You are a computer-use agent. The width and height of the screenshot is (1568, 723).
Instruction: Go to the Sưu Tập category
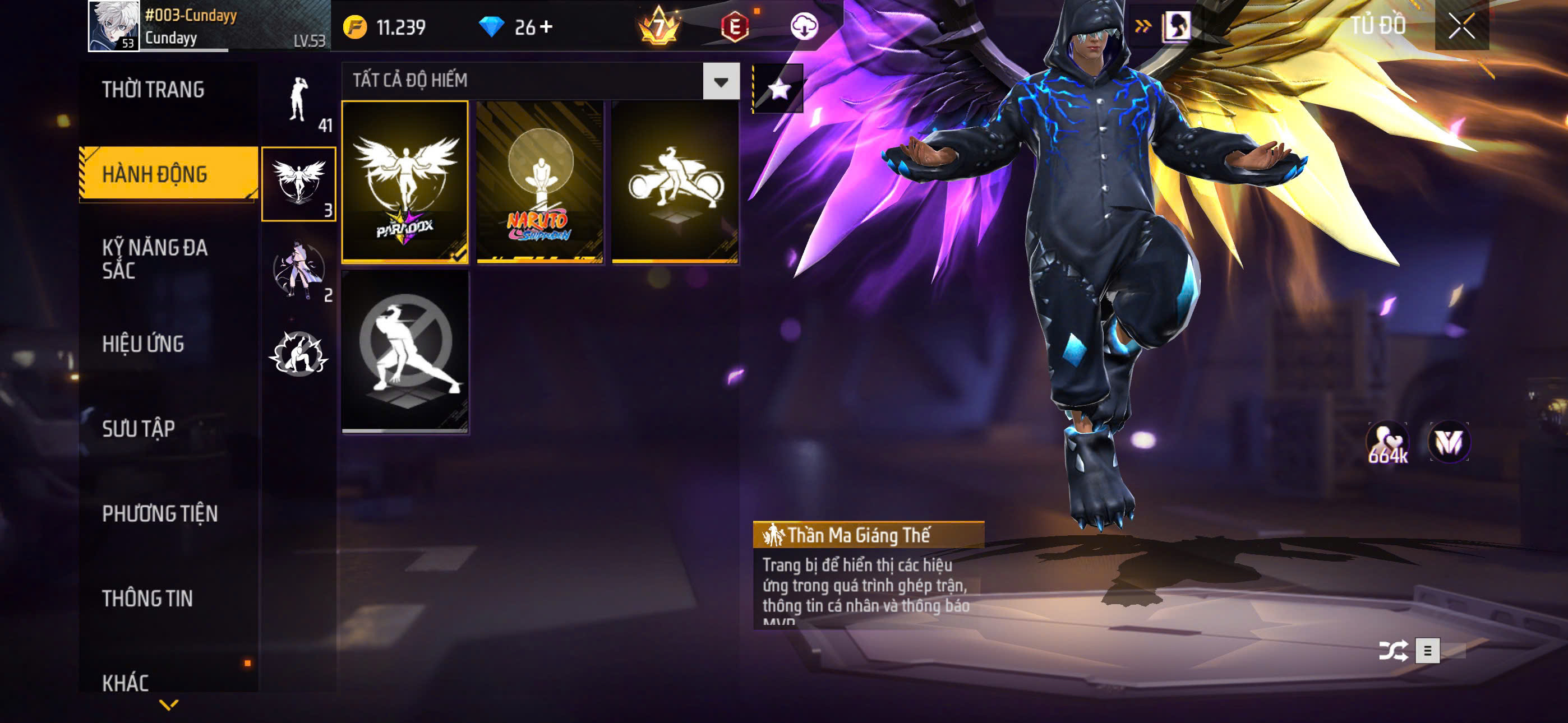(139, 429)
